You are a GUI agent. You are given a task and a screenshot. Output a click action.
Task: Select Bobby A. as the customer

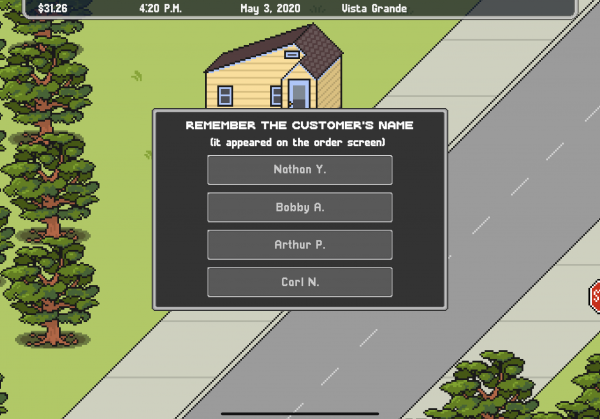299,208
